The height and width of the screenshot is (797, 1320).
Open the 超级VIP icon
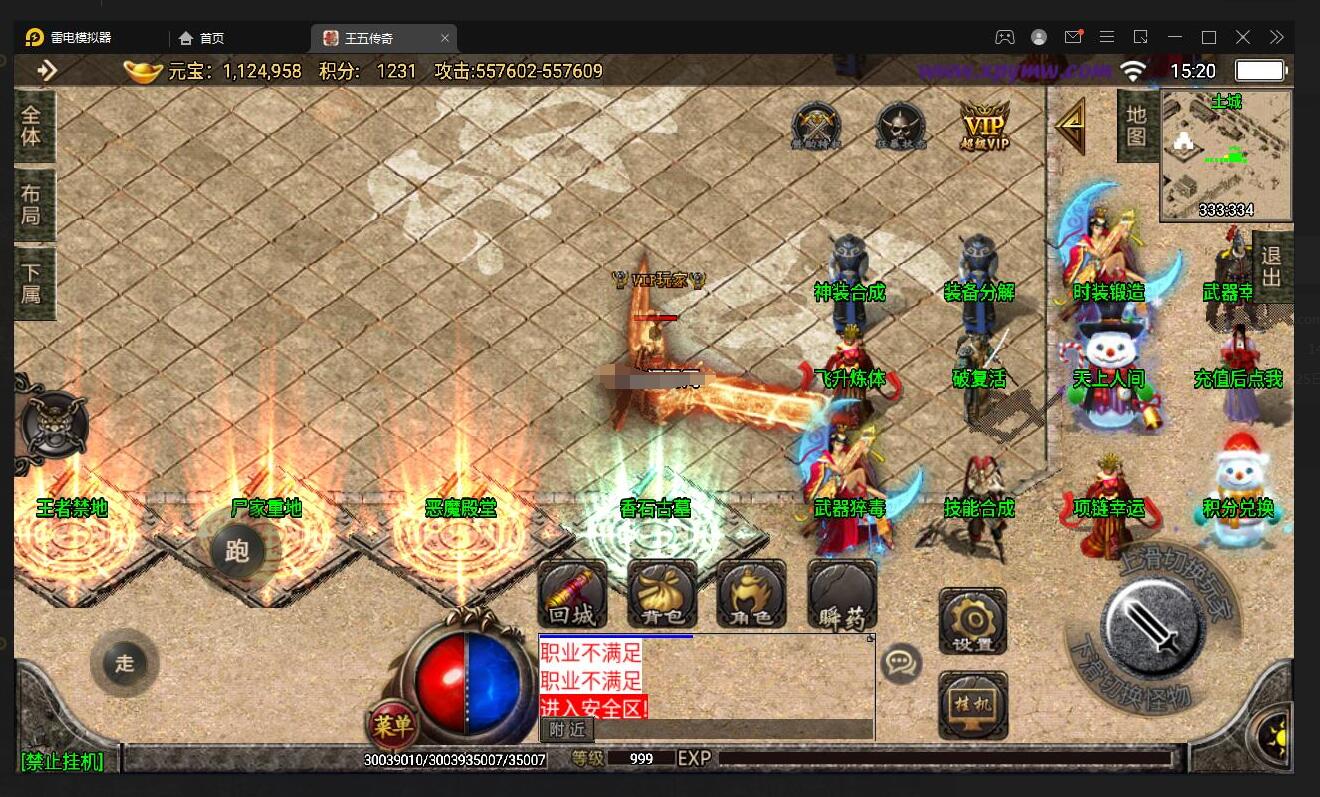coord(985,126)
